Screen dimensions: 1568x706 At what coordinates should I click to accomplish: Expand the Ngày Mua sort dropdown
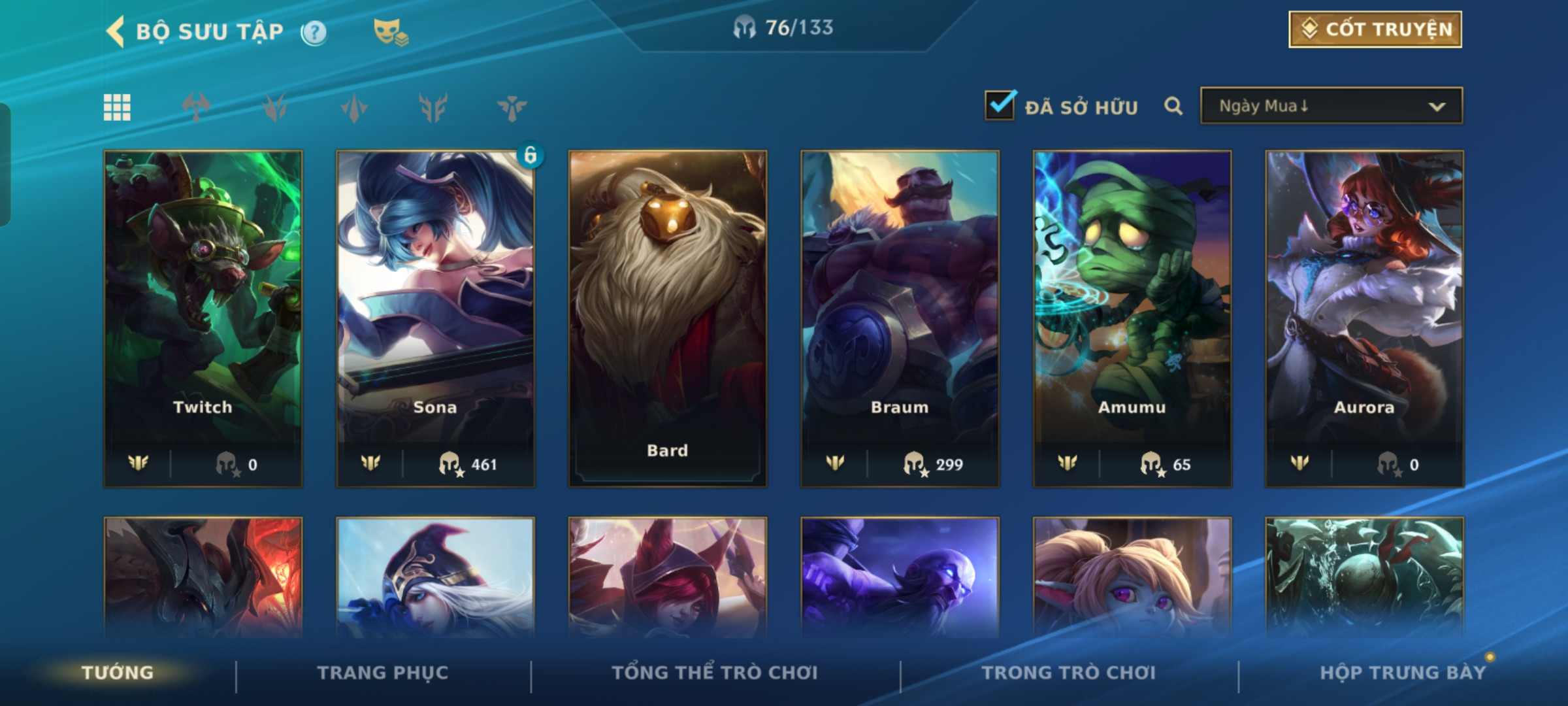tap(1331, 106)
